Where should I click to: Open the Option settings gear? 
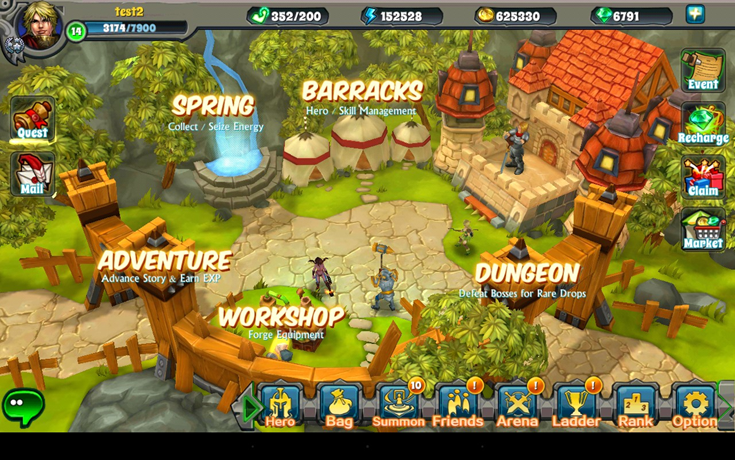pyautogui.click(x=694, y=406)
